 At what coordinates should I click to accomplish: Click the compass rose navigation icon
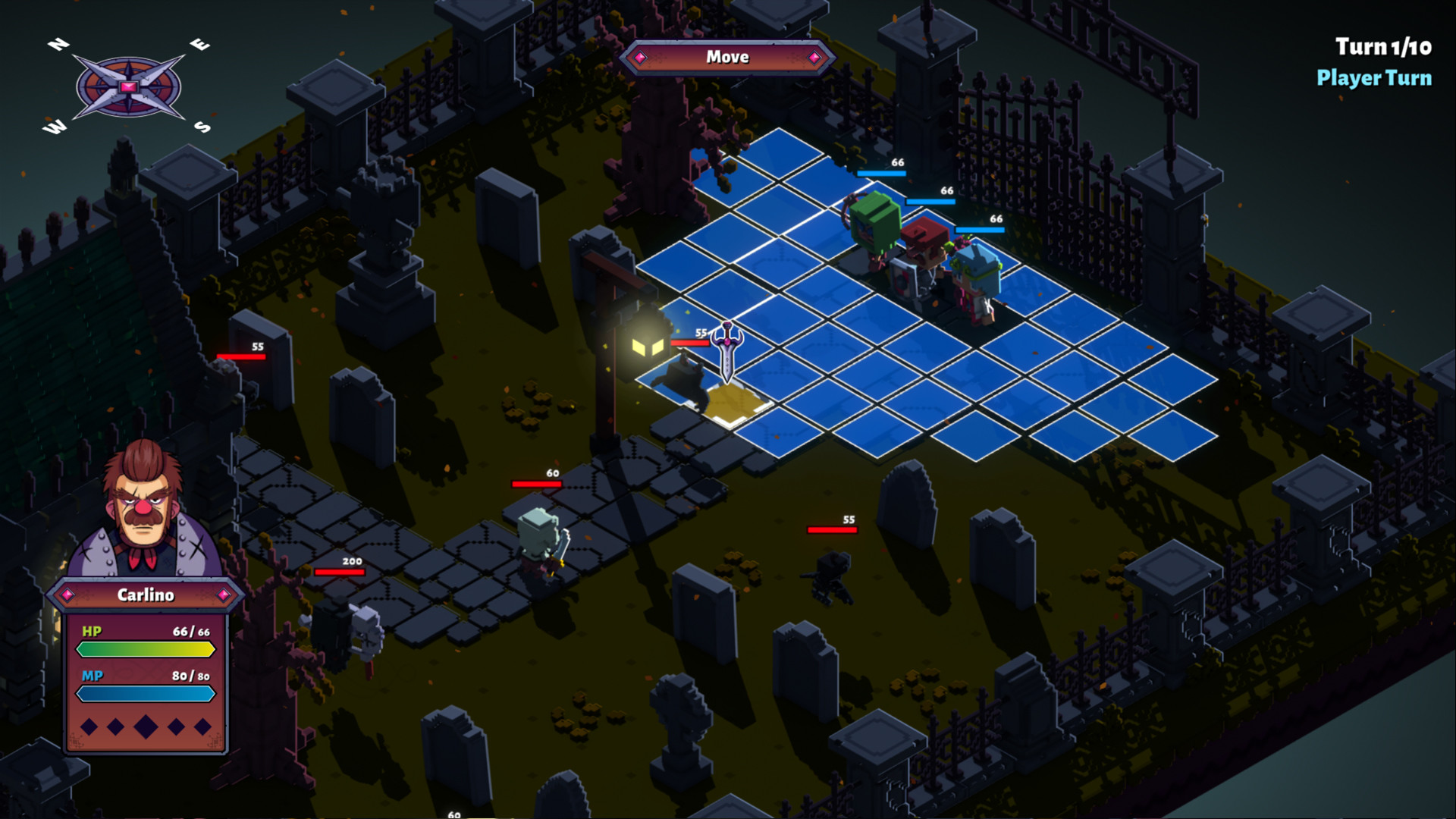(127, 86)
